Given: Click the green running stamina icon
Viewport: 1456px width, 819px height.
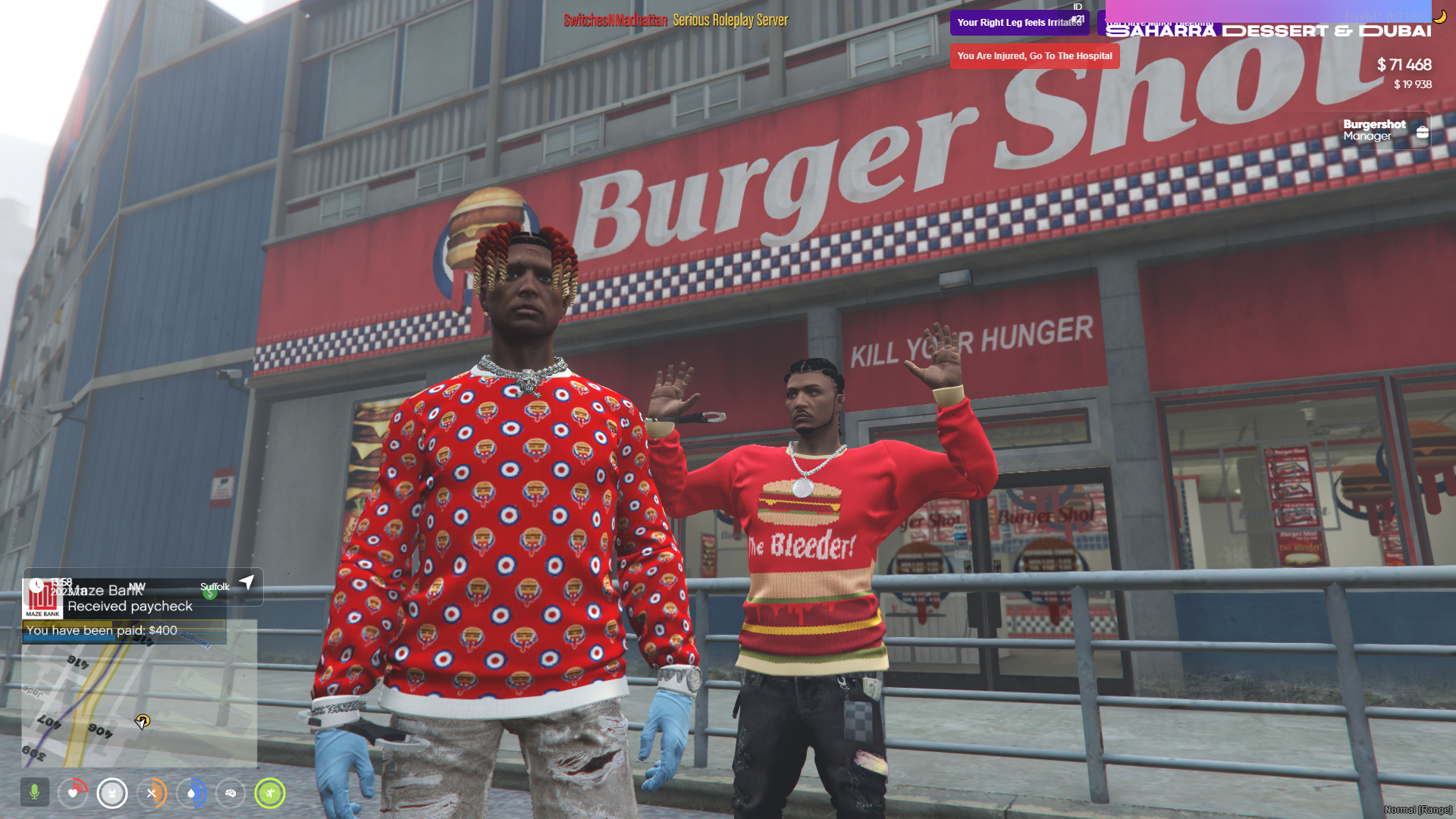Looking at the screenshot, I should (x=270, y=793).
